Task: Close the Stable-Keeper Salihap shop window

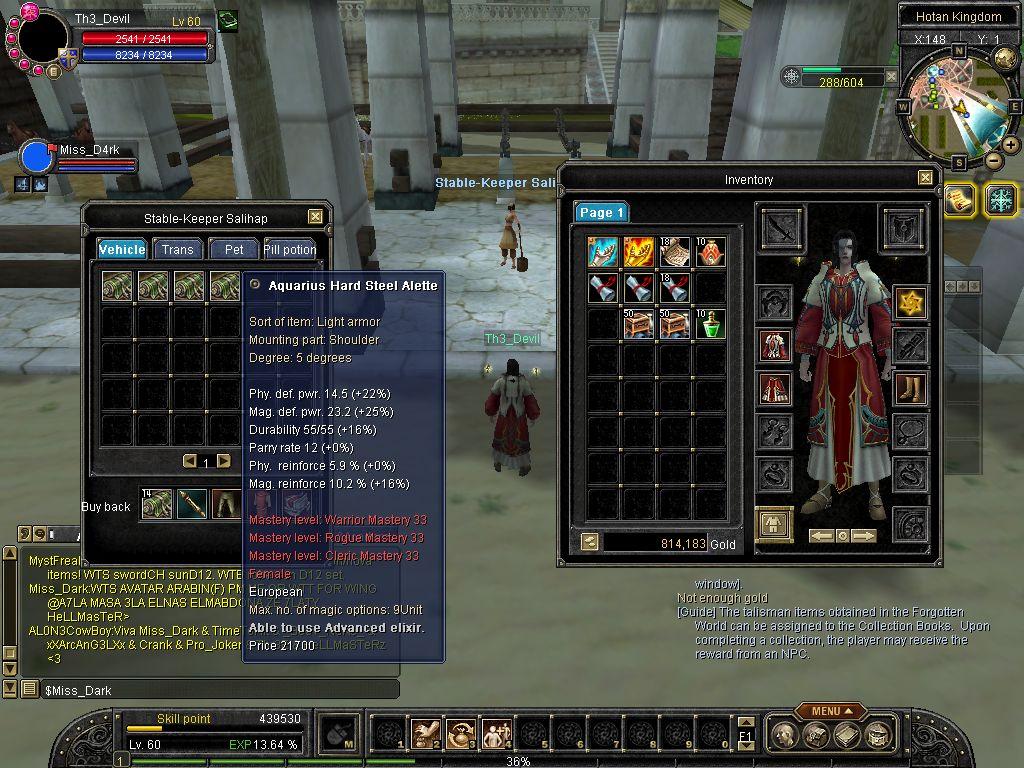Action: [x=315, y=217]
